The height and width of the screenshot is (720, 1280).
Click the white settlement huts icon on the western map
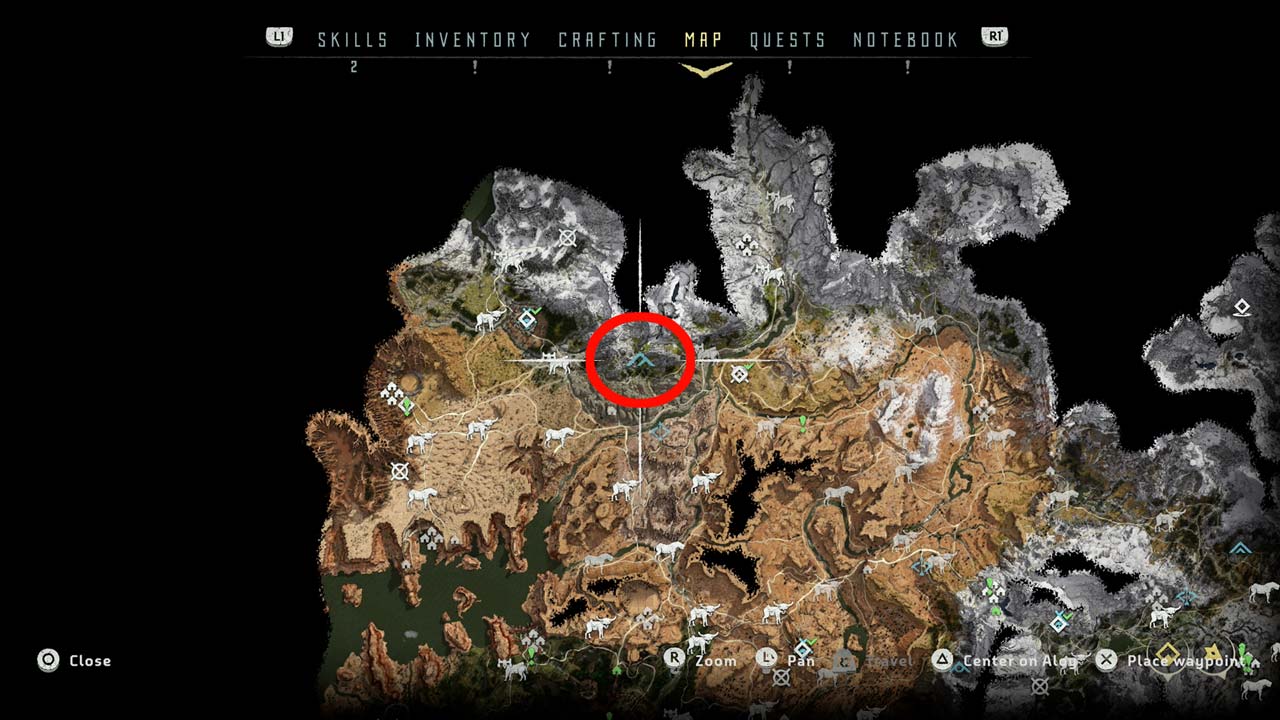pyautogui.click(x=392, y=394)
